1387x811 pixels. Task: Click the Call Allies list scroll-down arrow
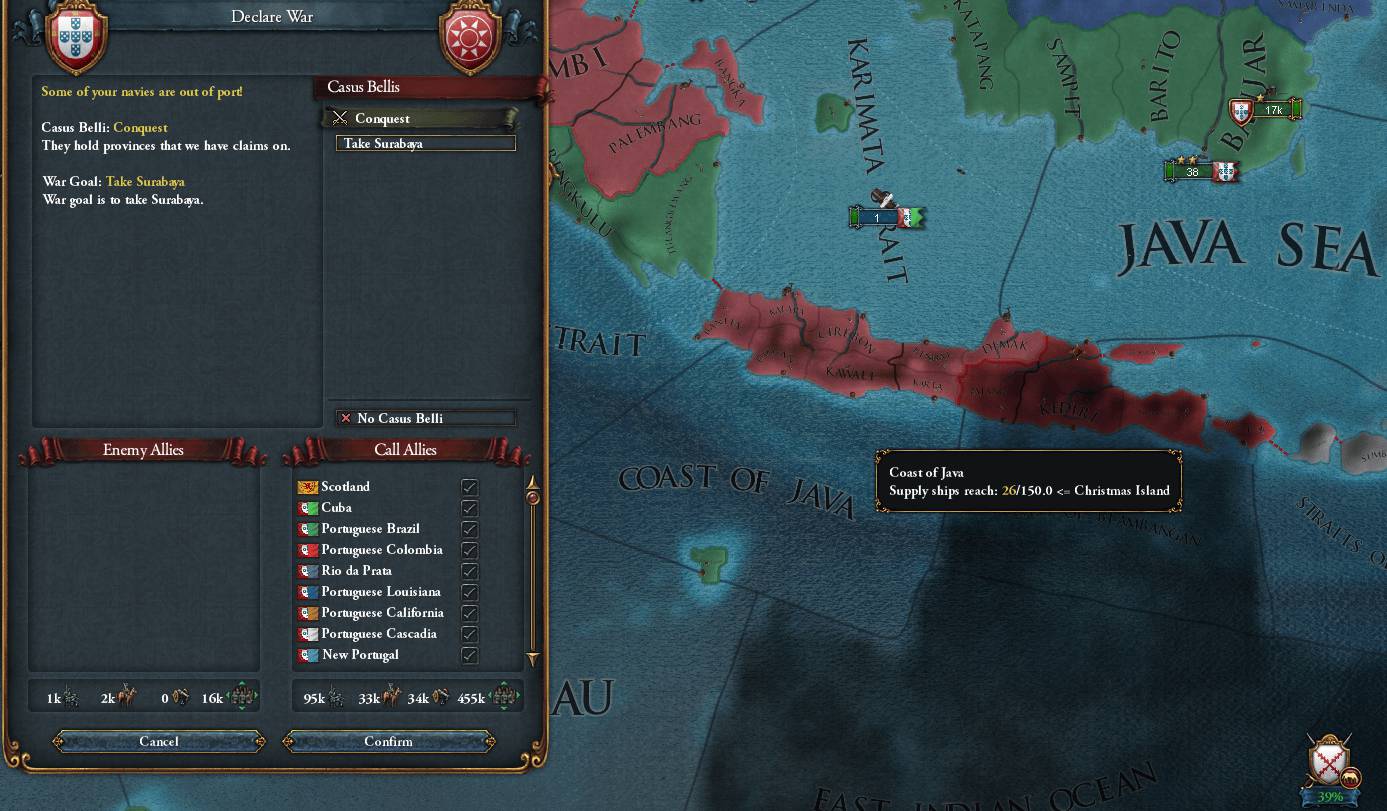(x=532, y=659)
